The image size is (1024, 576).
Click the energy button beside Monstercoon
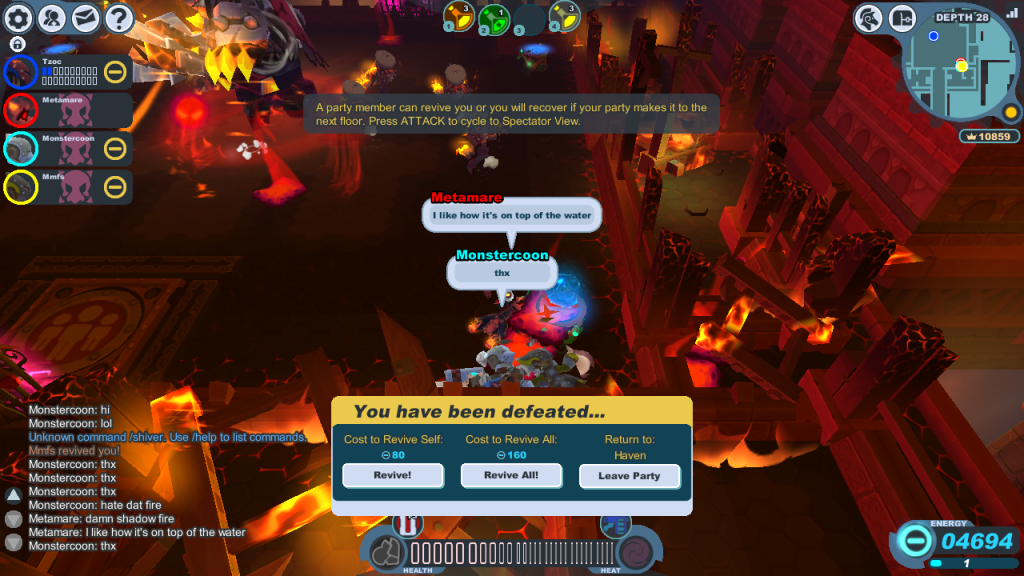pyautogui.click(x=115, y=149)
